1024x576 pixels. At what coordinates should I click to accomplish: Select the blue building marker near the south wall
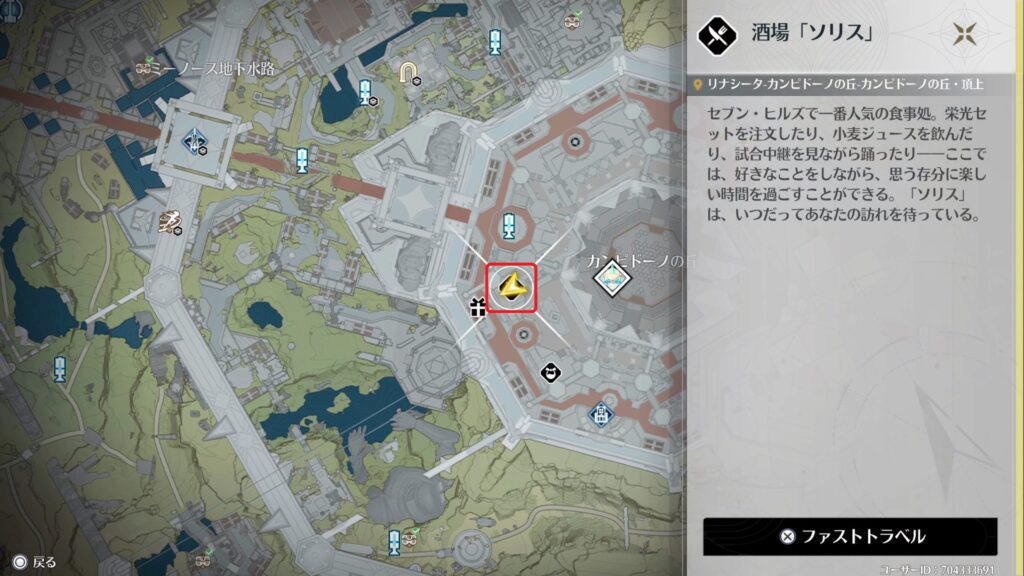599,412
